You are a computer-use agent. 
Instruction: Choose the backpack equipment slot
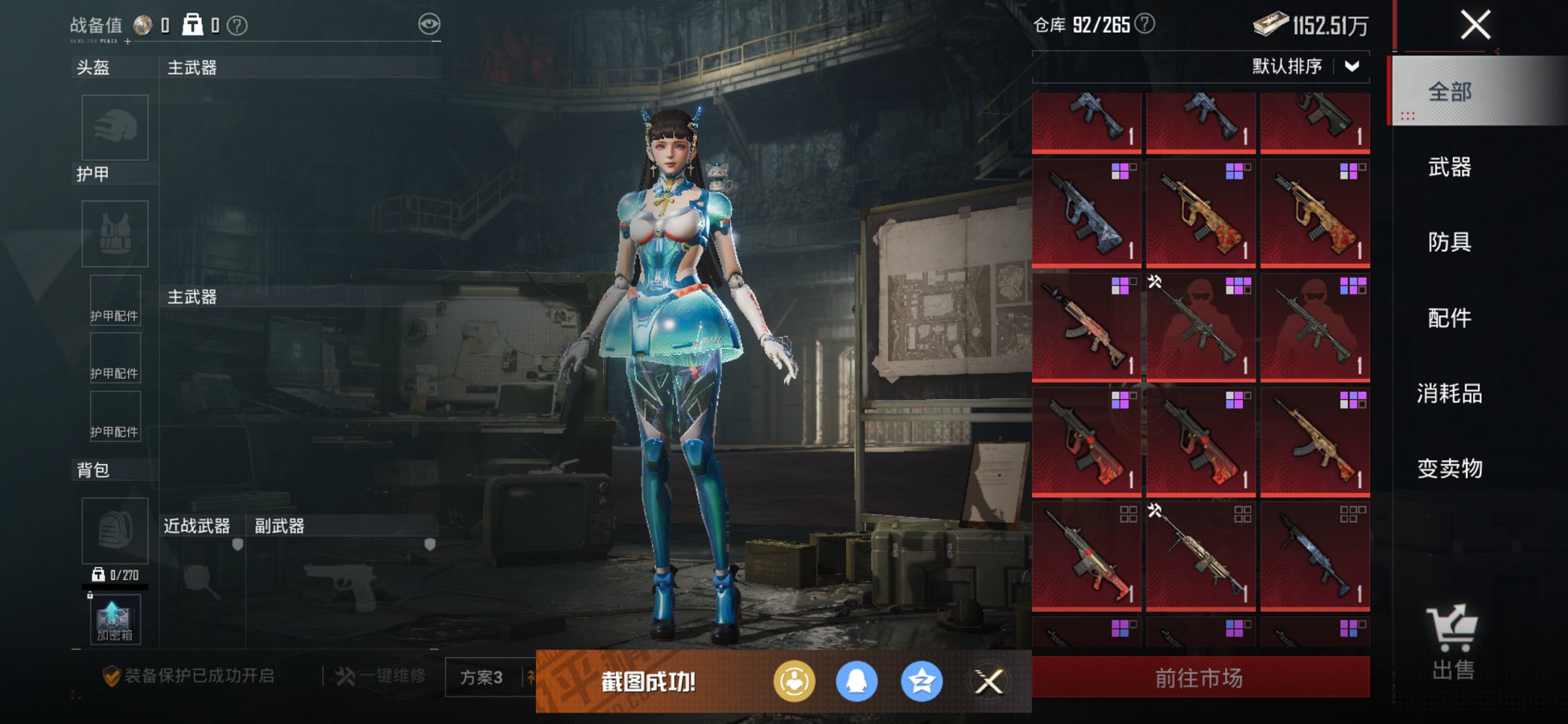[x=115, y=531]
